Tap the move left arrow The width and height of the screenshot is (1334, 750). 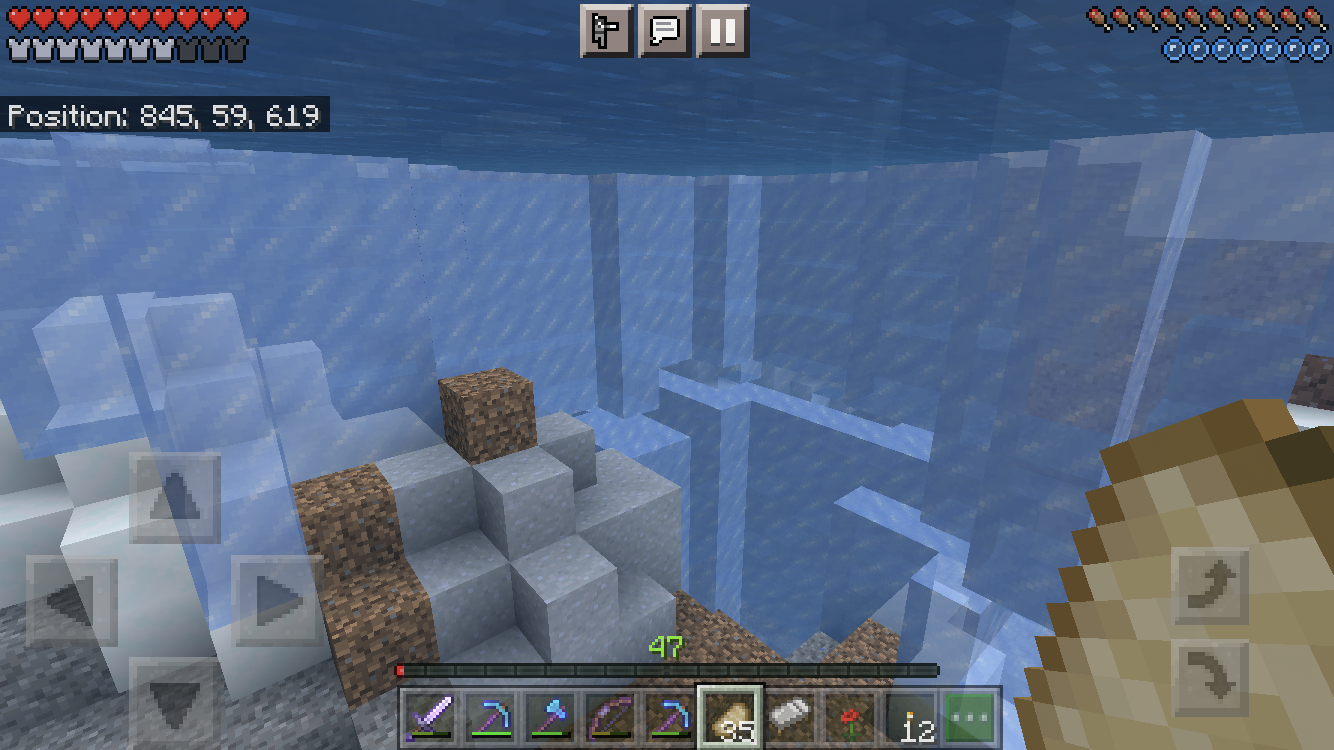tap(72, 601)
